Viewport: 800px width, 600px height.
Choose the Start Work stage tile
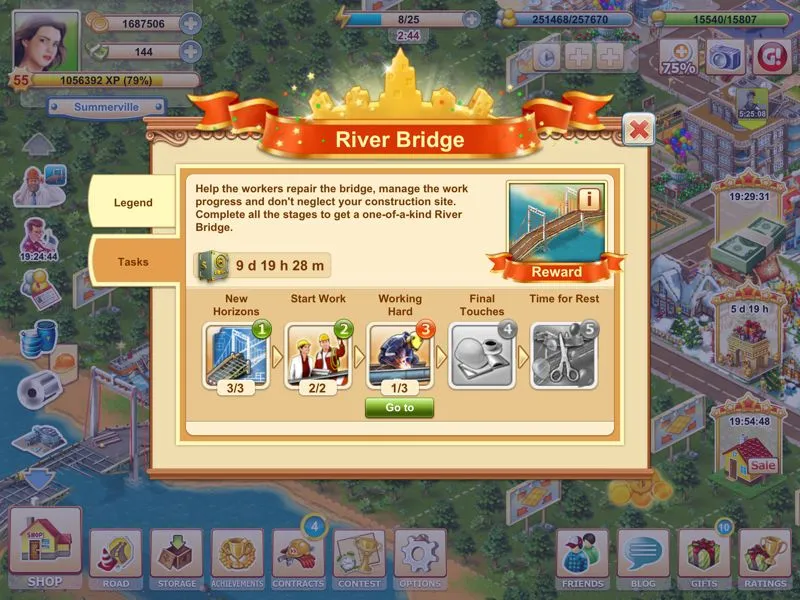tap(318, 353)
